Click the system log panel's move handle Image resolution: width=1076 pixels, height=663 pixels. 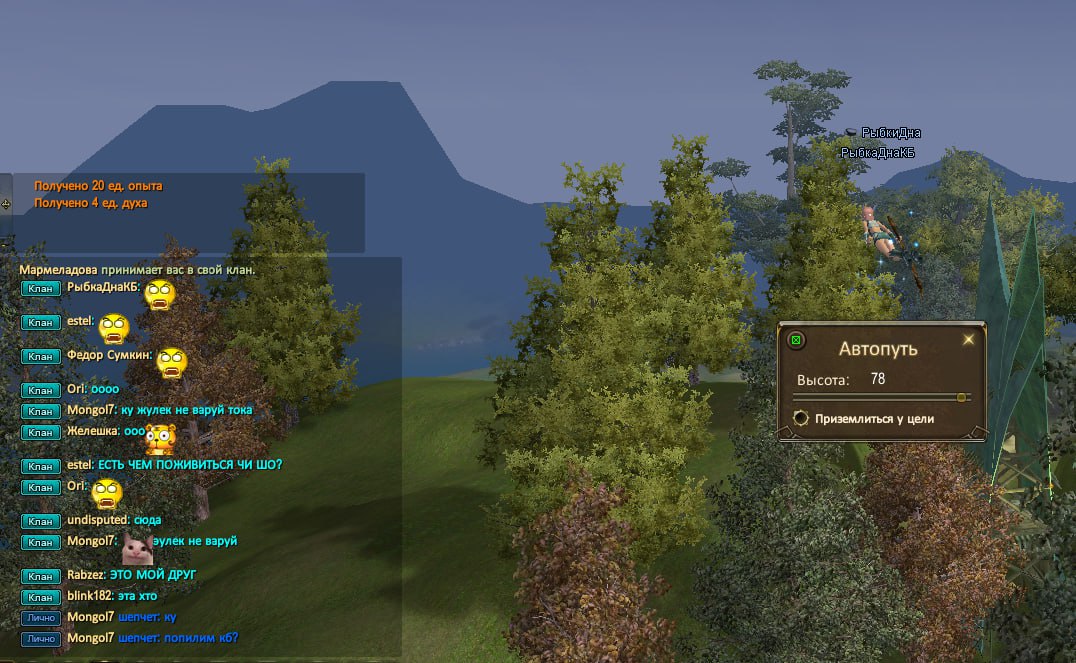(6, 203)
